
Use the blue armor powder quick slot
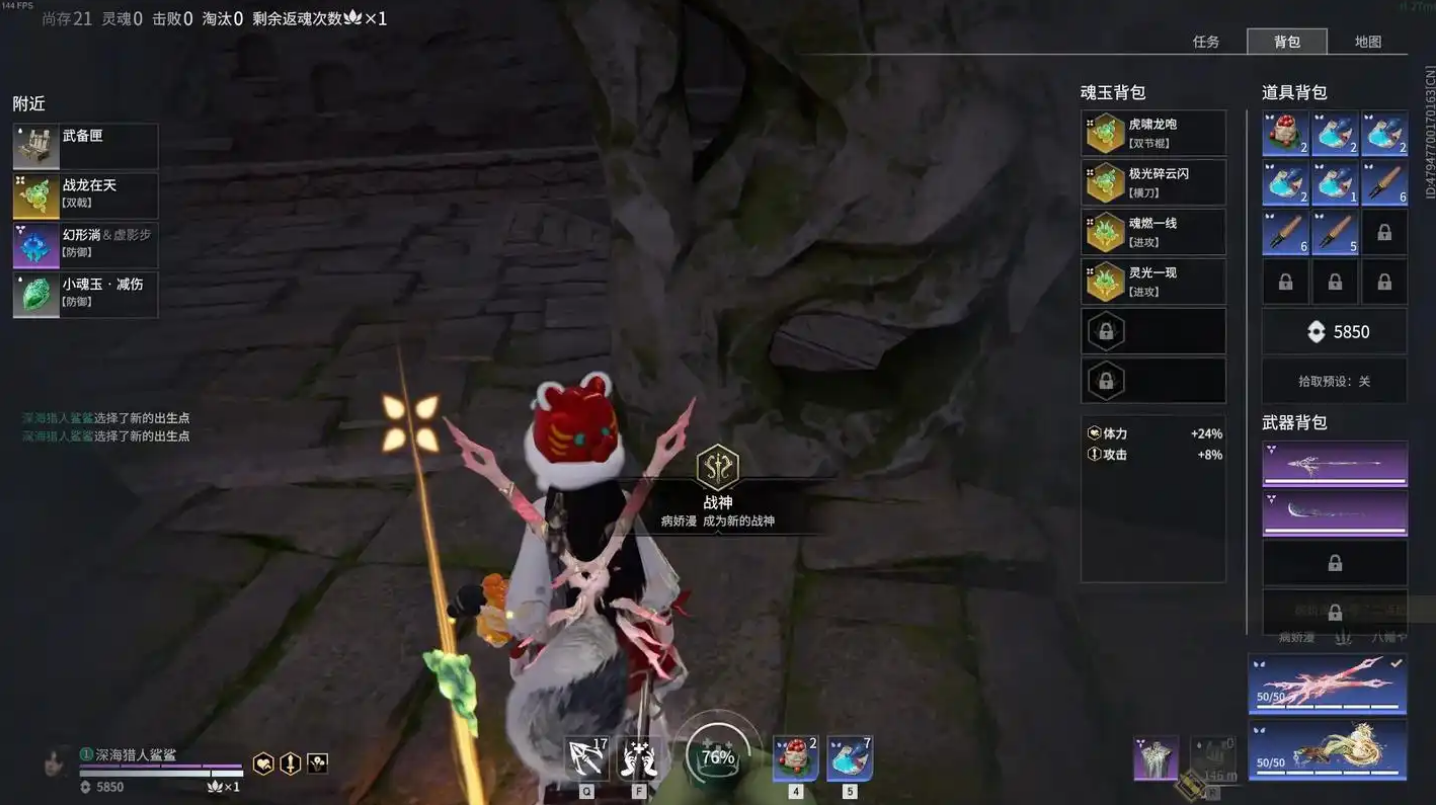point(849,759)
